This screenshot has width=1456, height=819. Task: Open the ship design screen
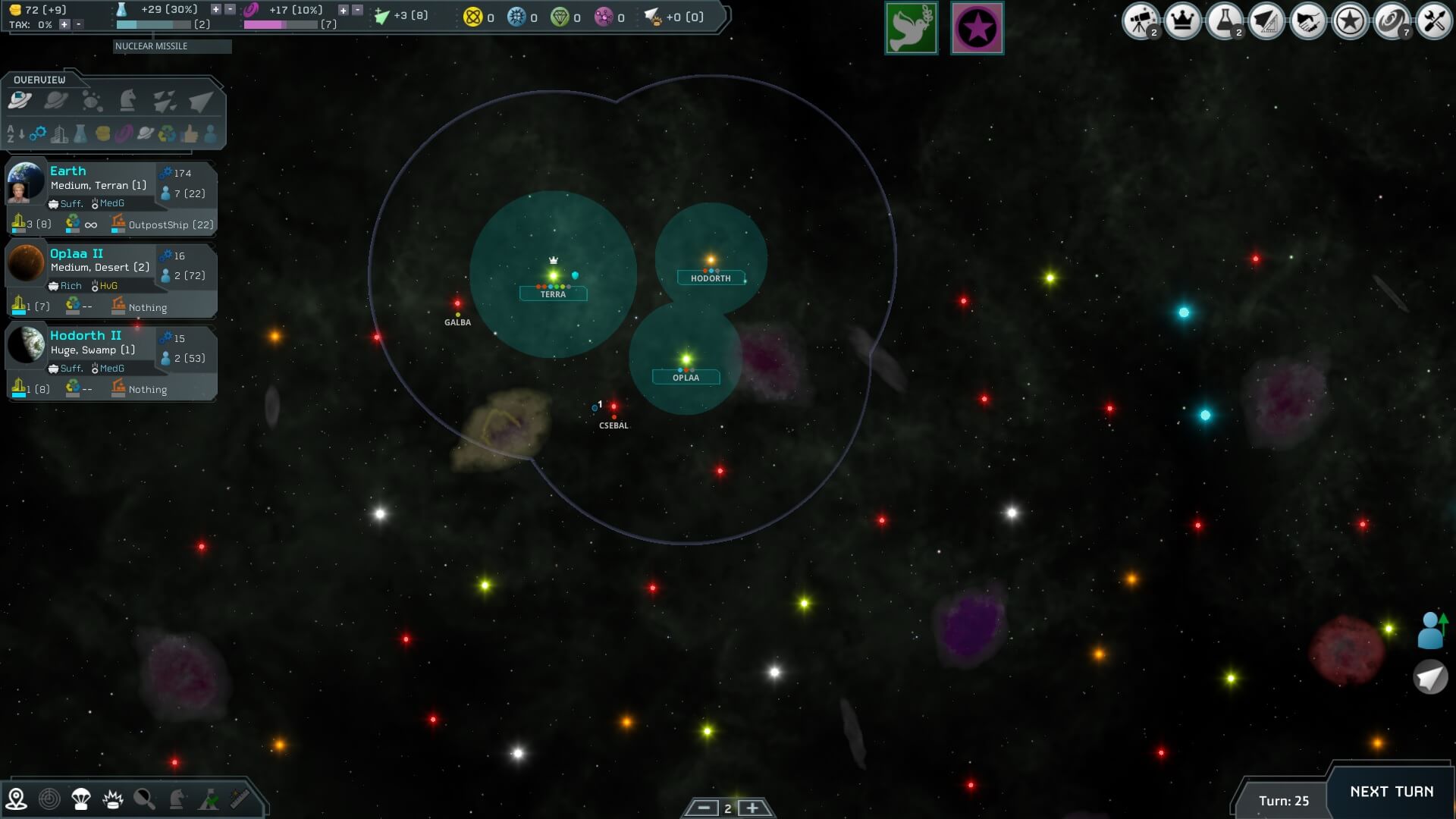[x=1266, y=21]
